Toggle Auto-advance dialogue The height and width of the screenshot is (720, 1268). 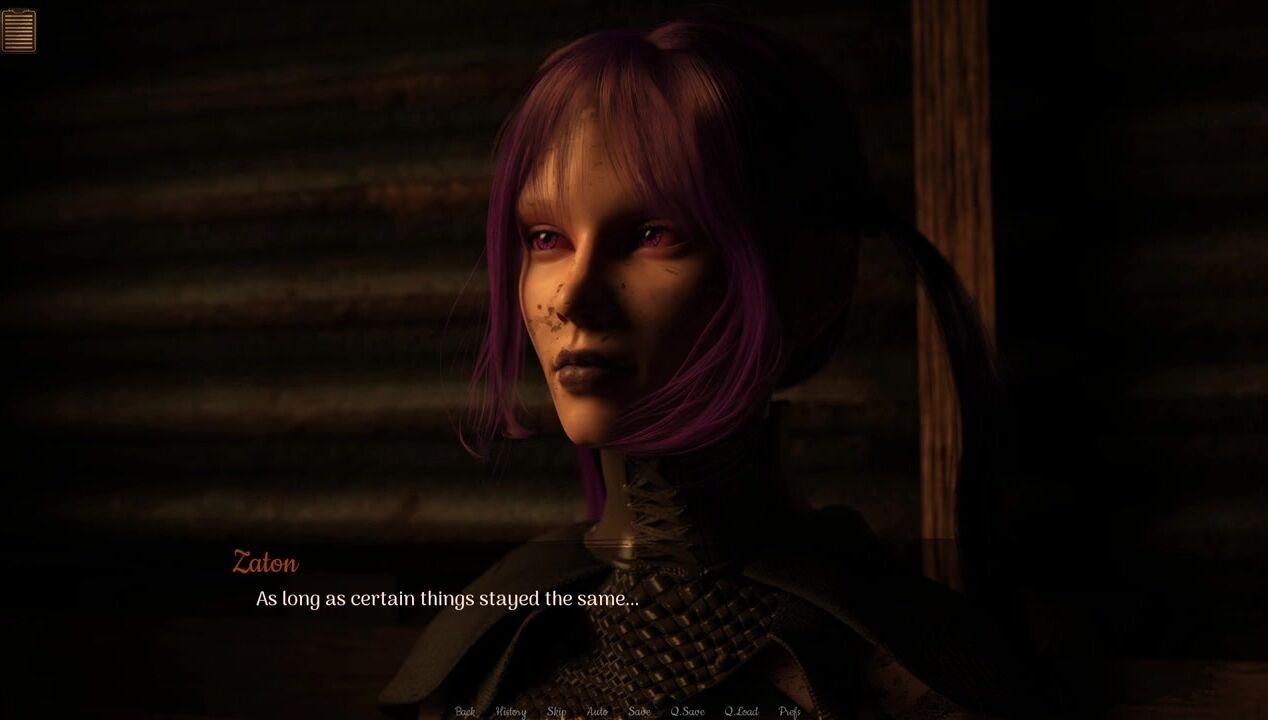point(597,712)
